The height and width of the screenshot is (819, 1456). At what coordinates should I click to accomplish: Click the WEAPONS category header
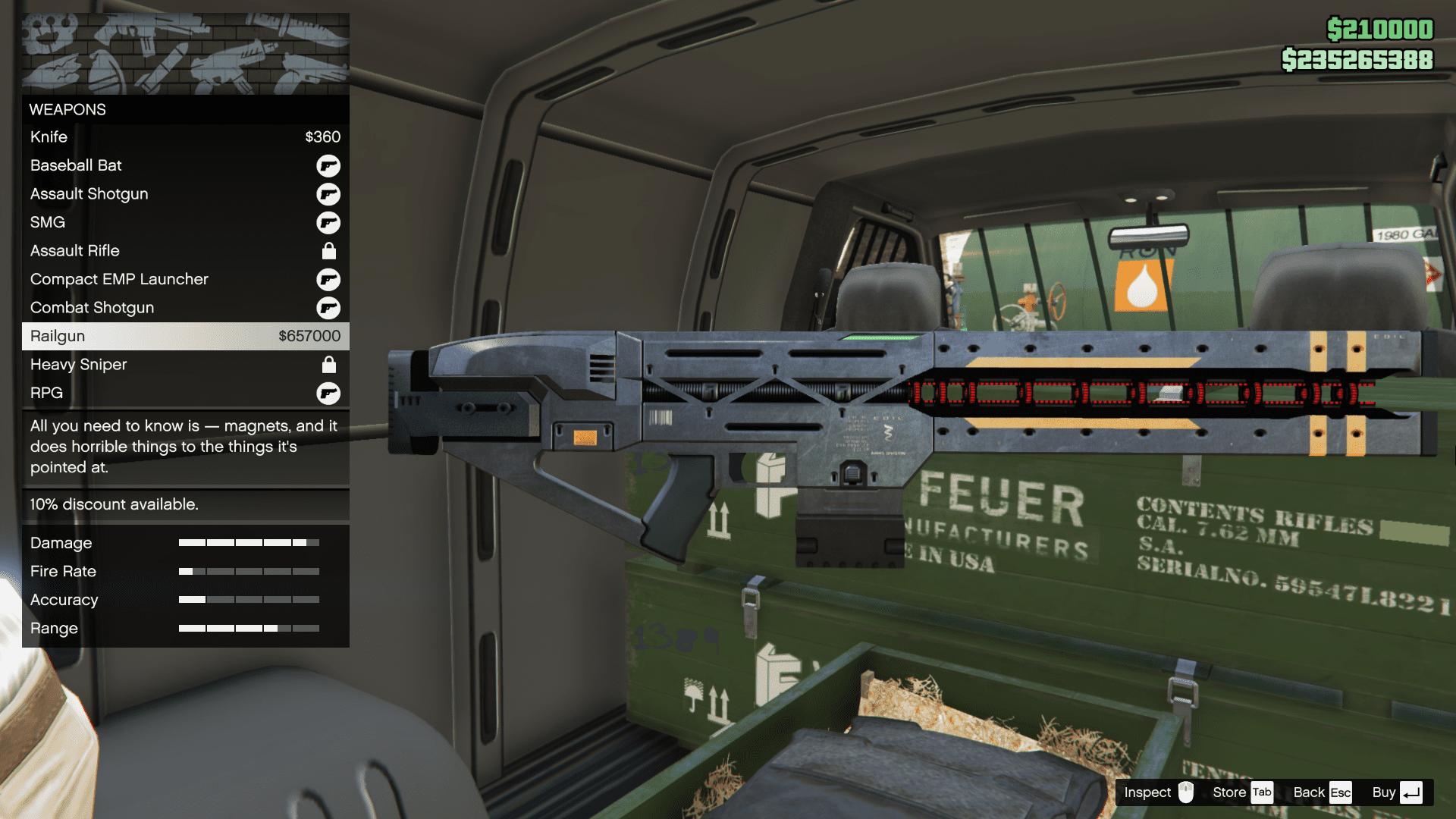[x=67, y=109]
